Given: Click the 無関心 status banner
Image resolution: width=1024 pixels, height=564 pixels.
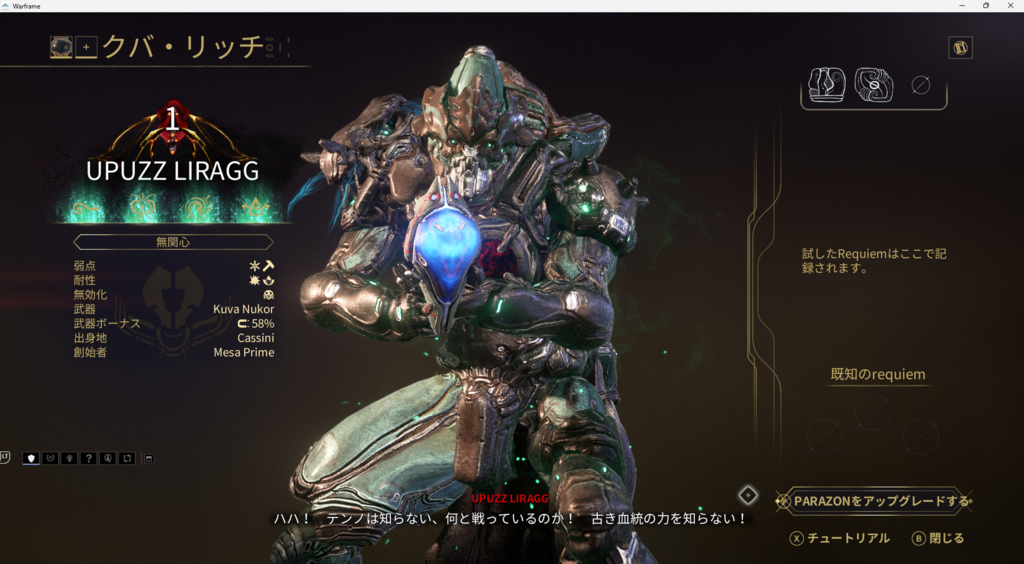Looking at the screenshot, I should tap(173, 242).
